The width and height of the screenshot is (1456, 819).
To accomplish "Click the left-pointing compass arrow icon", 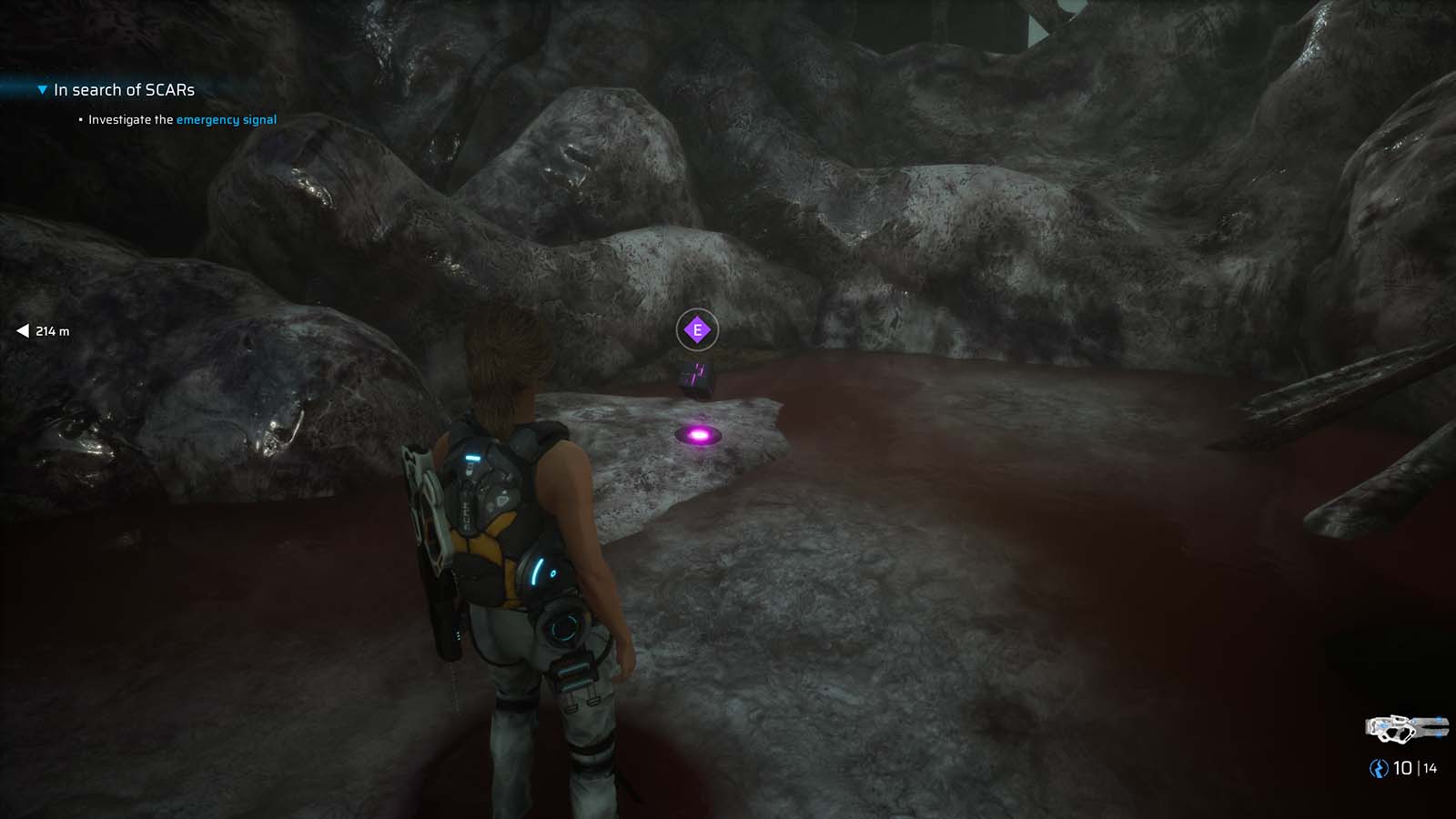I will 23,331.
